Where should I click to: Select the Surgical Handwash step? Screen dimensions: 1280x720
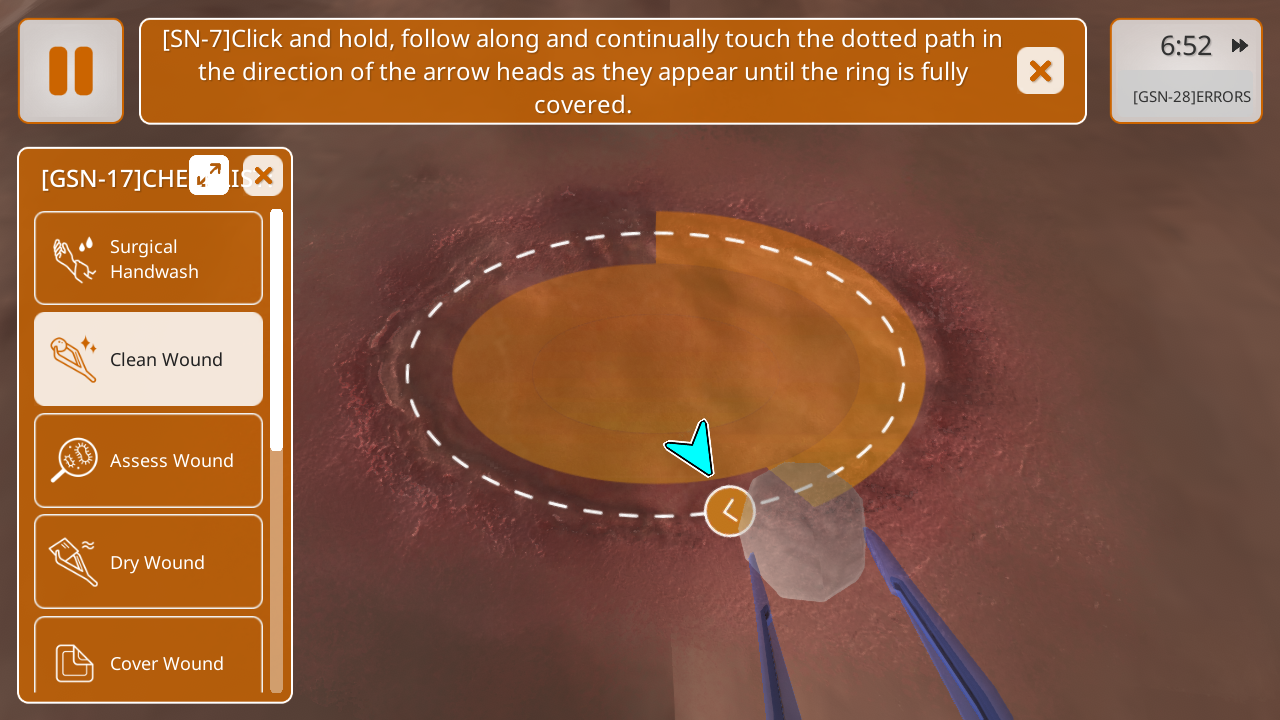pyautogui.click(x=149, y=258)
